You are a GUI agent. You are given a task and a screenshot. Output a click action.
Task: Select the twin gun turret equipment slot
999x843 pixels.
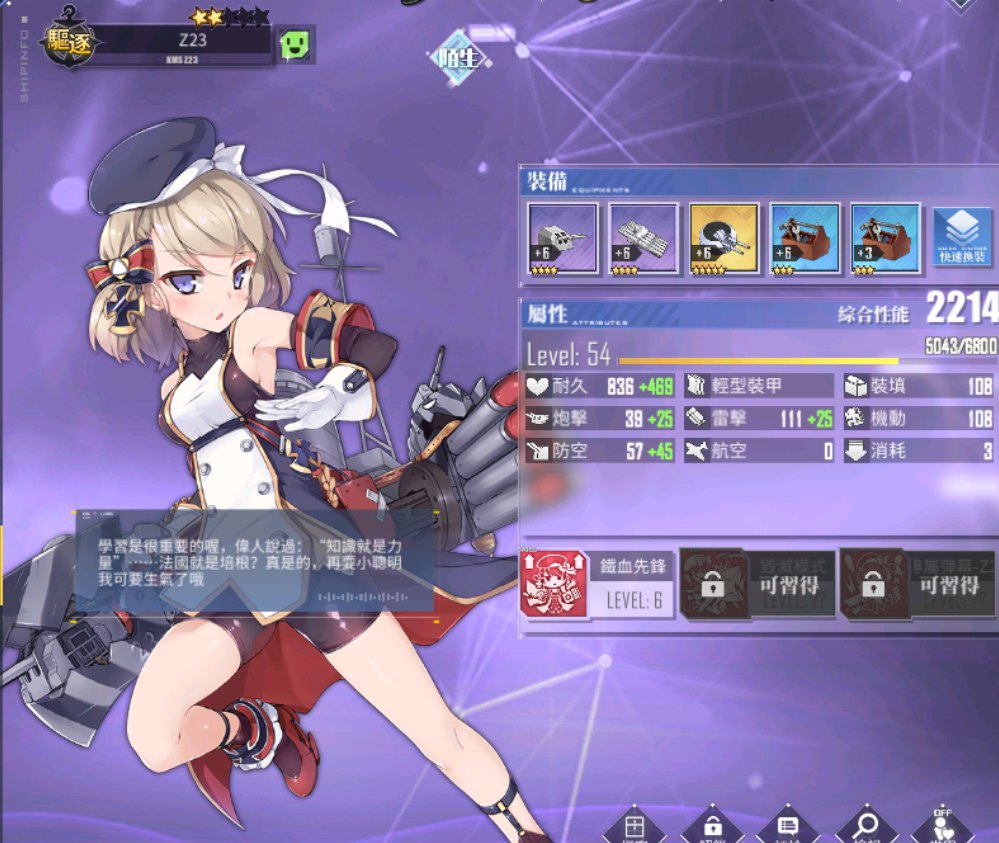point(562,238)
